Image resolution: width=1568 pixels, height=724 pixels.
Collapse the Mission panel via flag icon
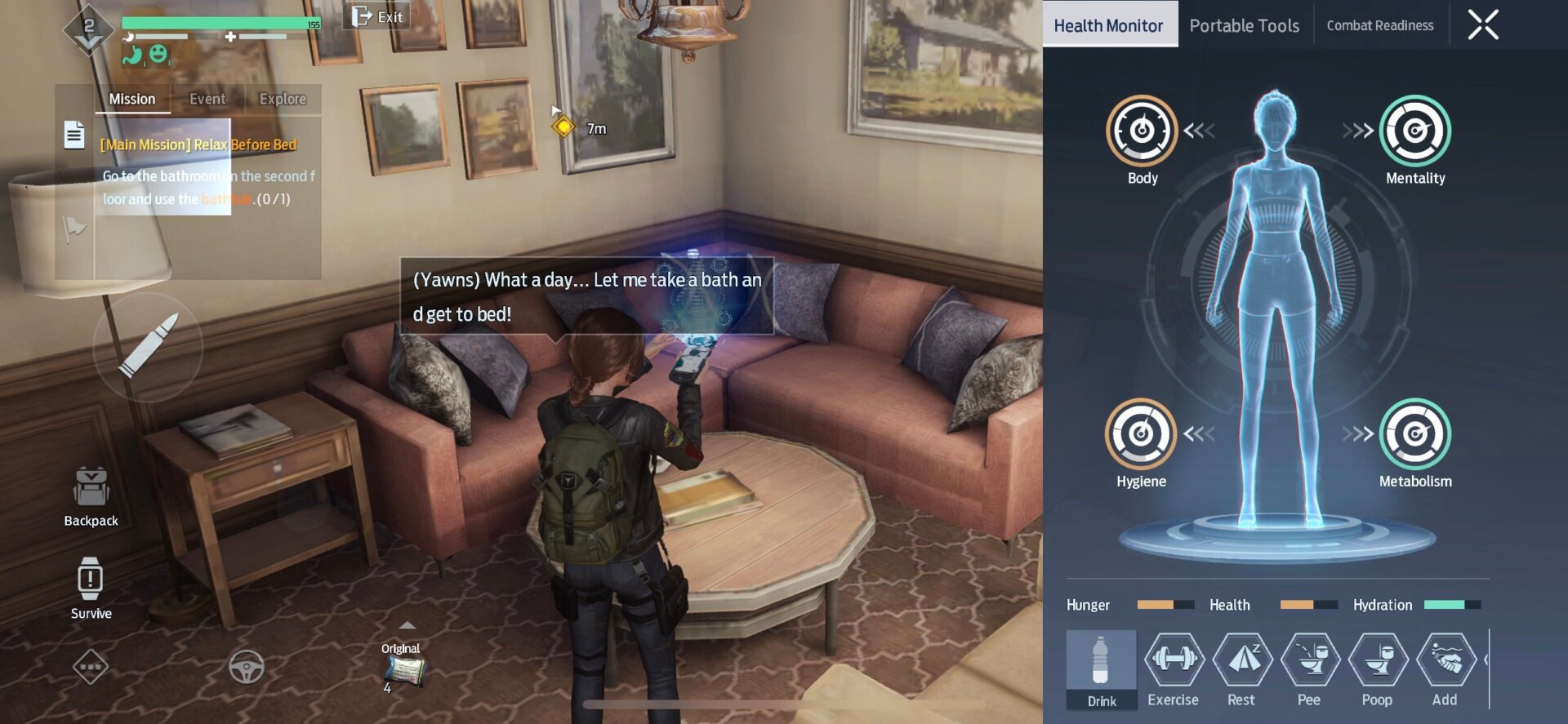pyautogui.click(x=73, y=229)
